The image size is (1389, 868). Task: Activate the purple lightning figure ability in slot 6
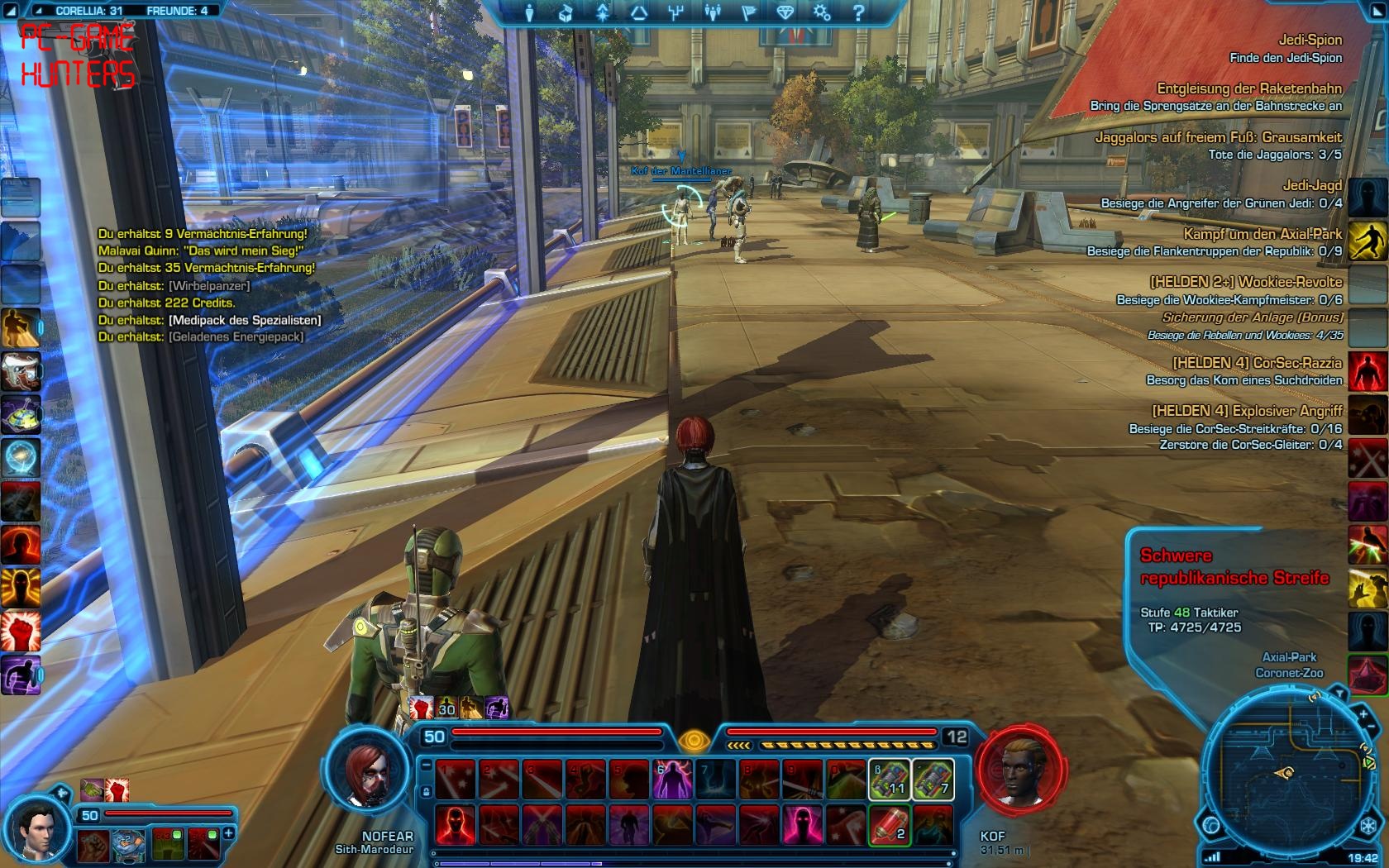coord(672,779)
